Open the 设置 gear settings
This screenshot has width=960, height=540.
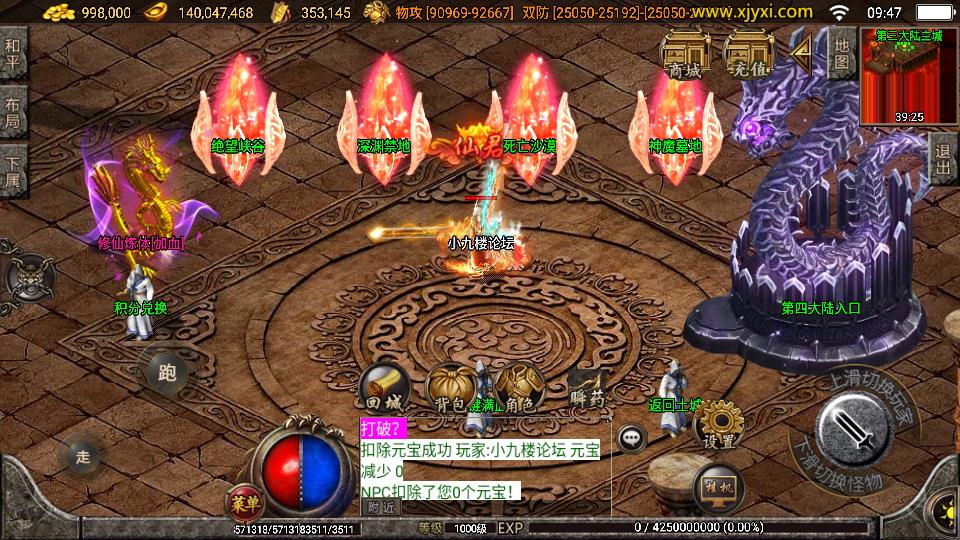(x=718, y=425)
